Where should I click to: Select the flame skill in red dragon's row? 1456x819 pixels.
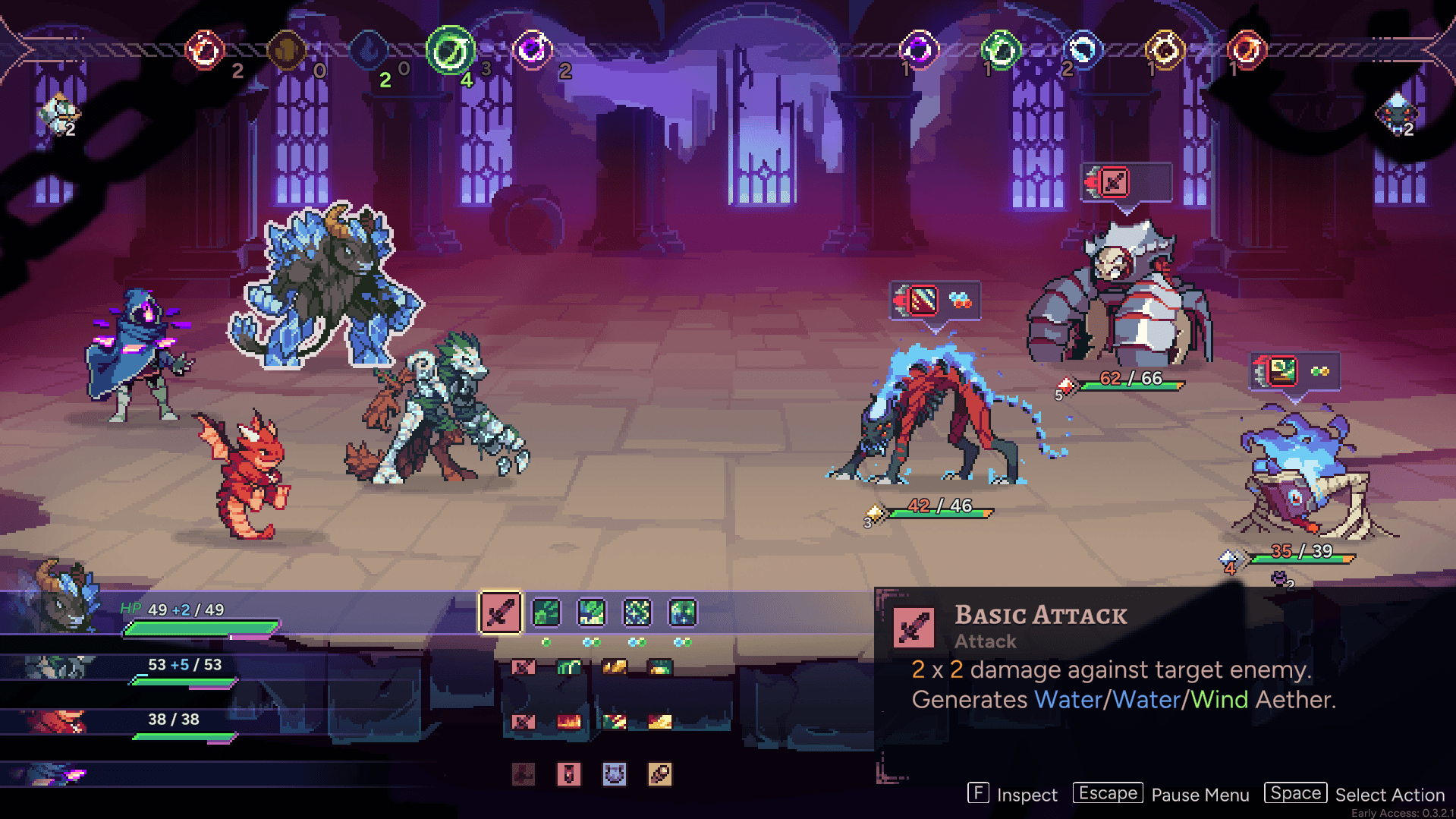(x=569, y=721)
